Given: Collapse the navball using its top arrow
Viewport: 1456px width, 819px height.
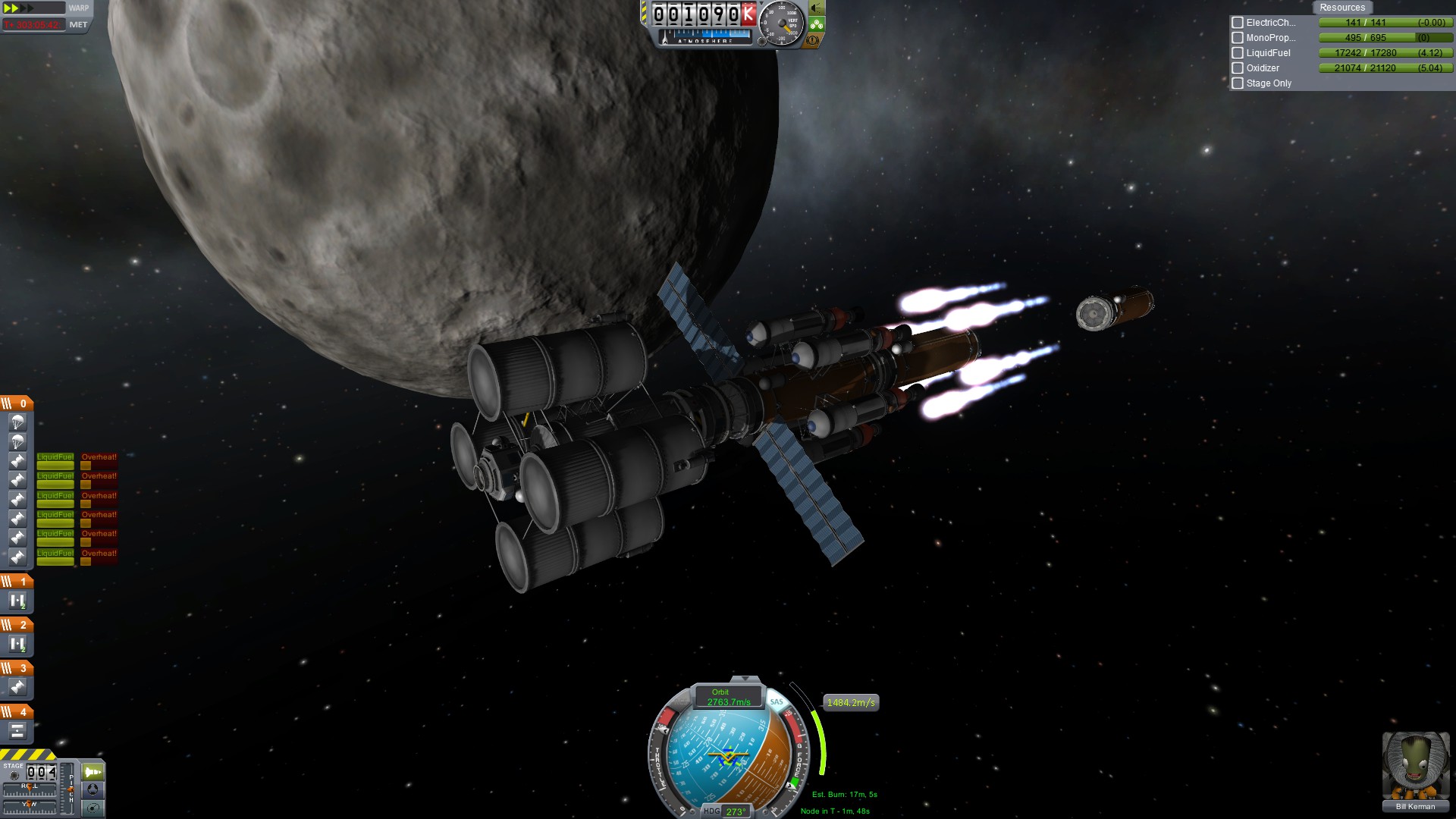Looking at the screenshot, I should point(745,679).
